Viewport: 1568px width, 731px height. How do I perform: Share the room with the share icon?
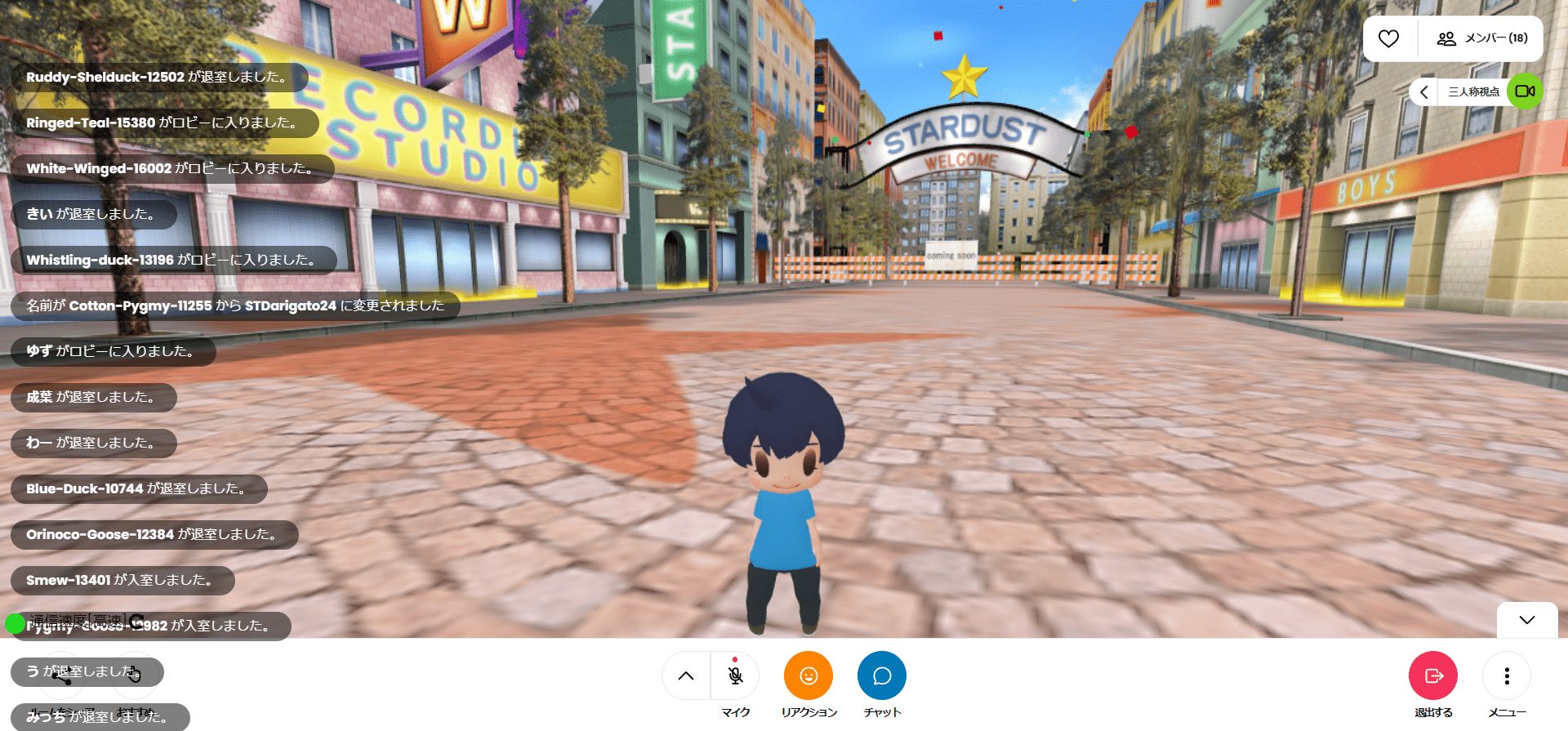click(61, 676)
